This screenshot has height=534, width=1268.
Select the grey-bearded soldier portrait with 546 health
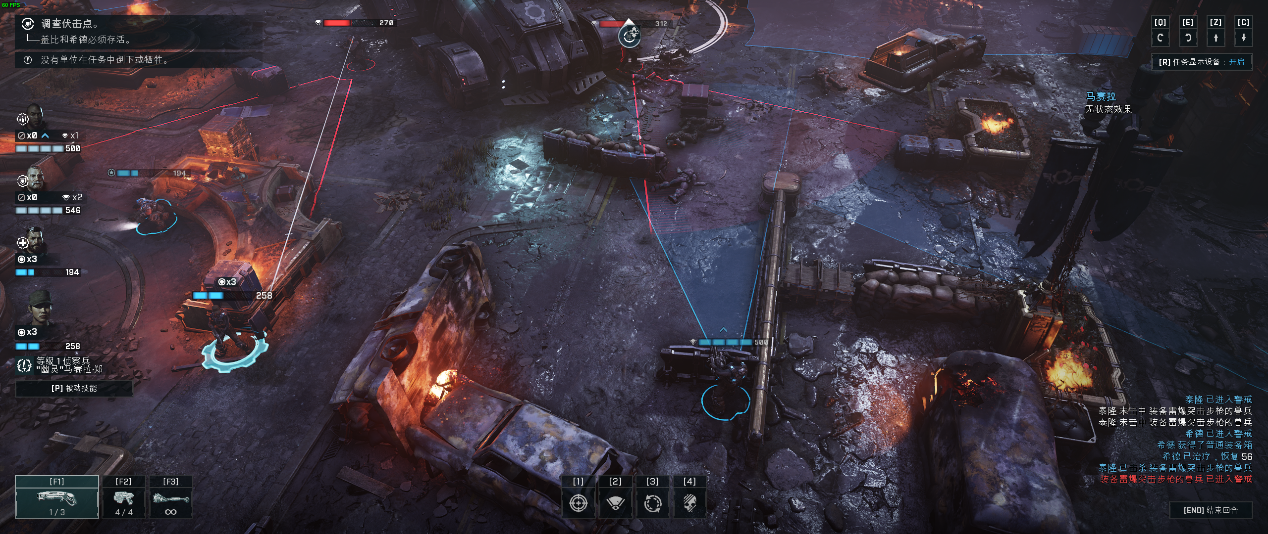(34, 181)
